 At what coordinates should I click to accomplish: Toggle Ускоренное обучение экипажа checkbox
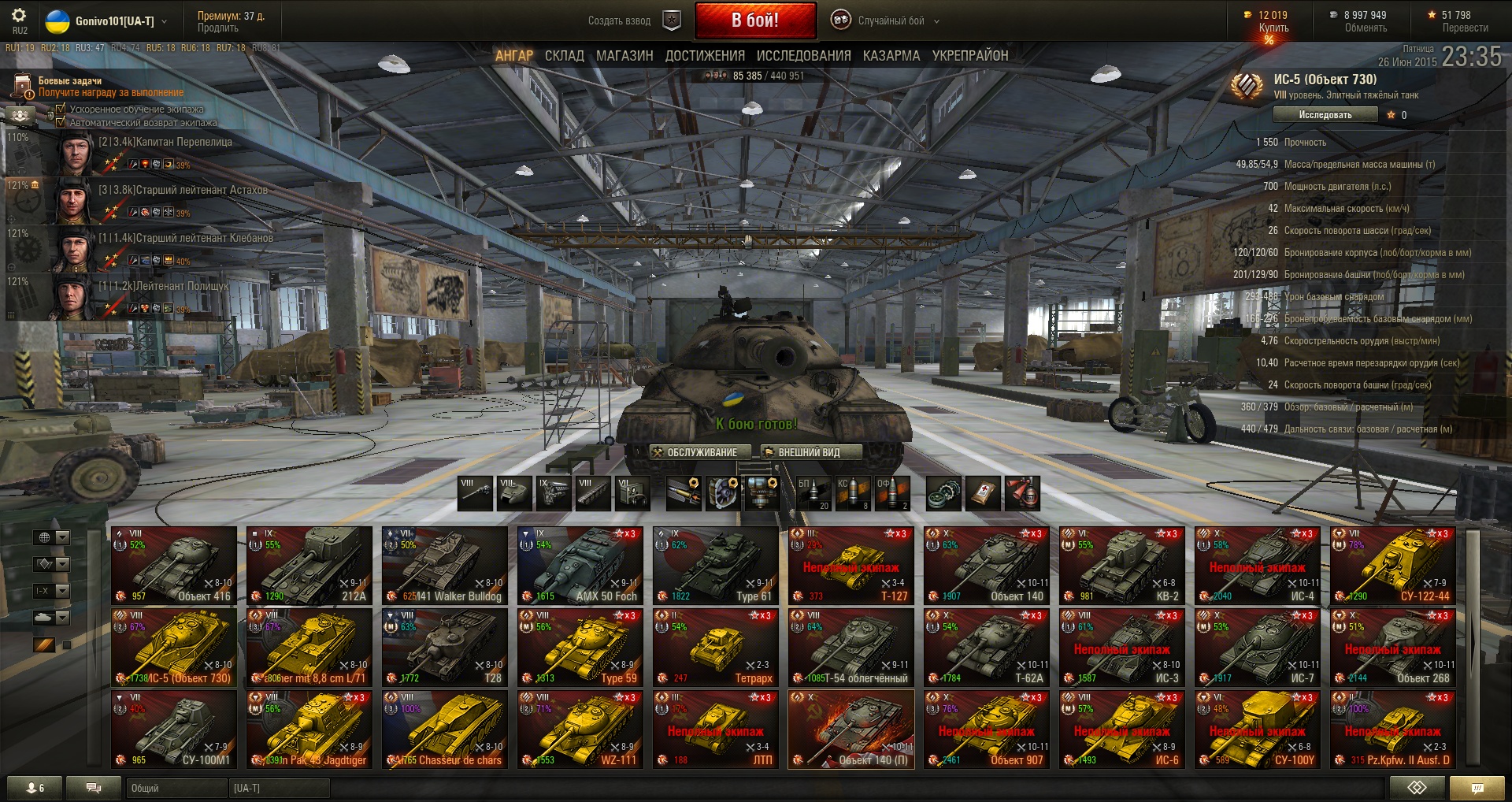click(x=61, y=109)
